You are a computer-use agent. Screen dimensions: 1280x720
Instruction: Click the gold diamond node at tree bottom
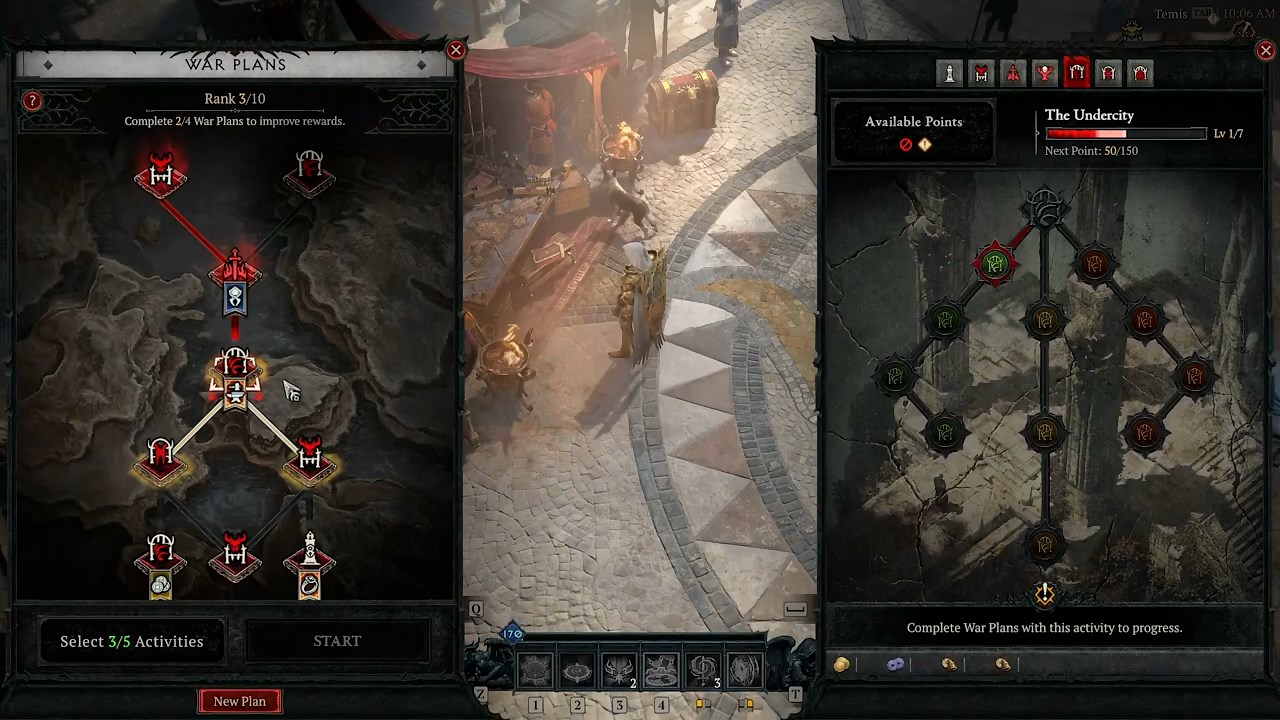point(1044,595)
